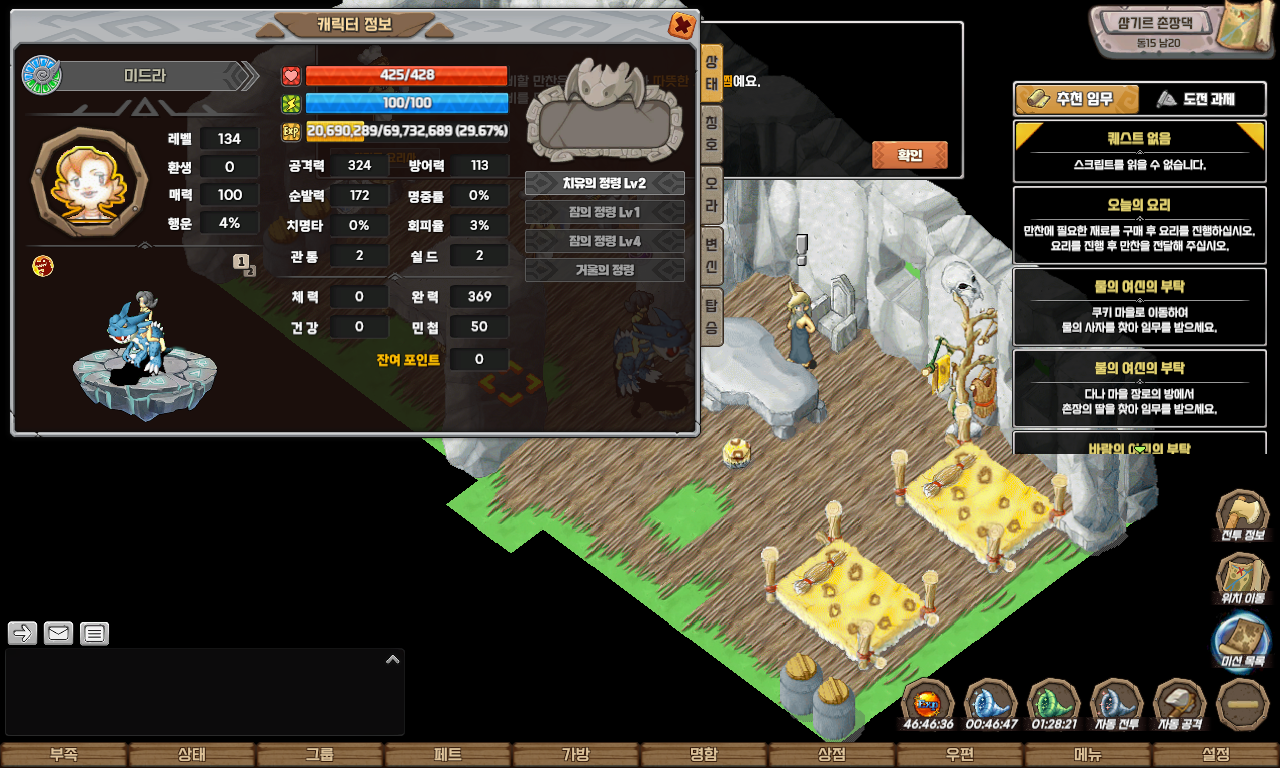Image resolution: width=1280 pixels, height=768 pixels.
Task: Select the 치유의 정령 Lv2 spirit
Action: (605, 183)
